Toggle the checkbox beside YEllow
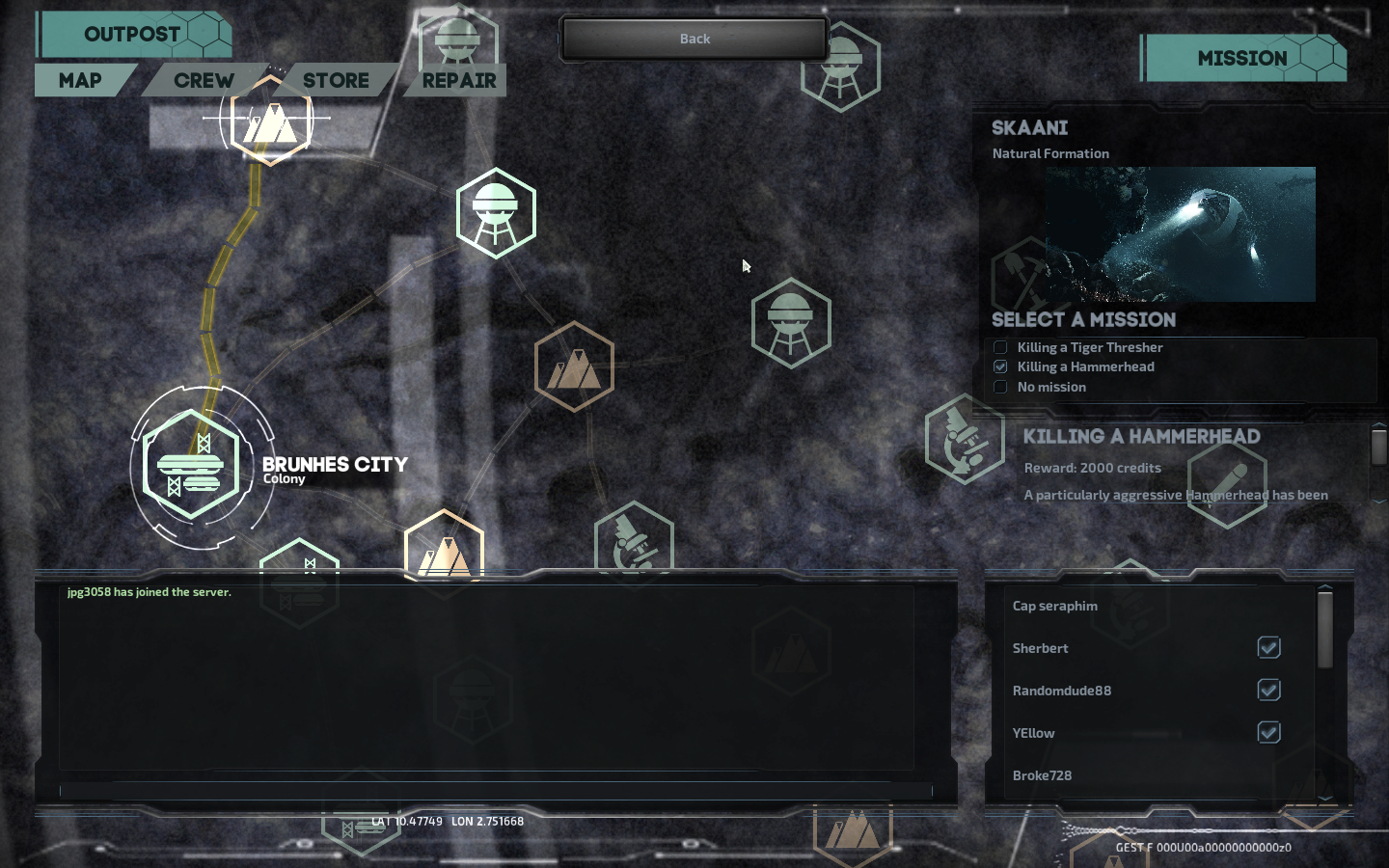1389x868 pixels. pos(1268,733)
